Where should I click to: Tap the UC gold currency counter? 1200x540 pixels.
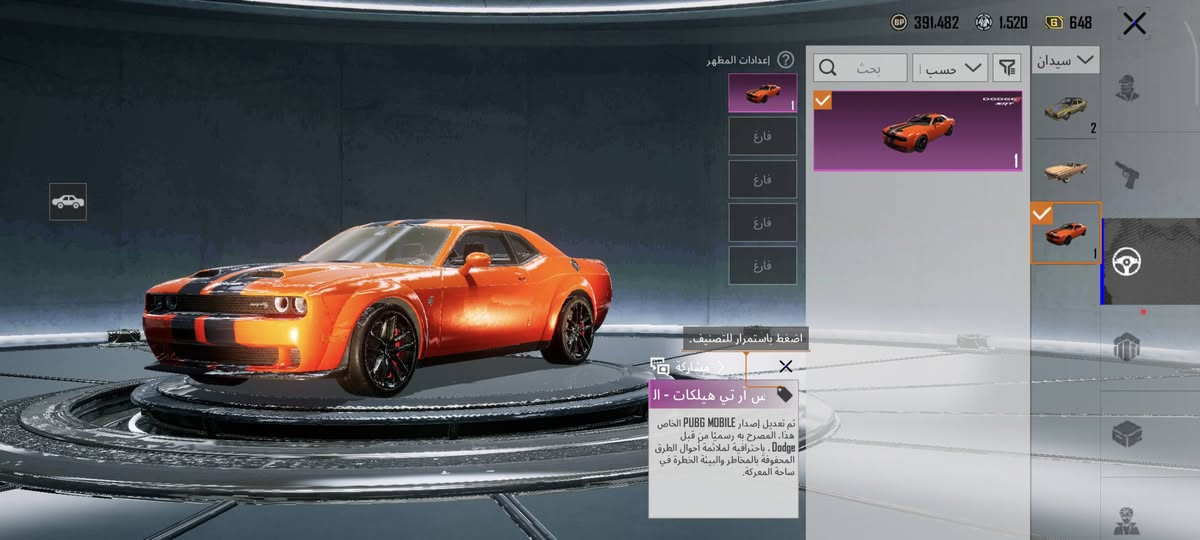click(x=1068, y=22)
